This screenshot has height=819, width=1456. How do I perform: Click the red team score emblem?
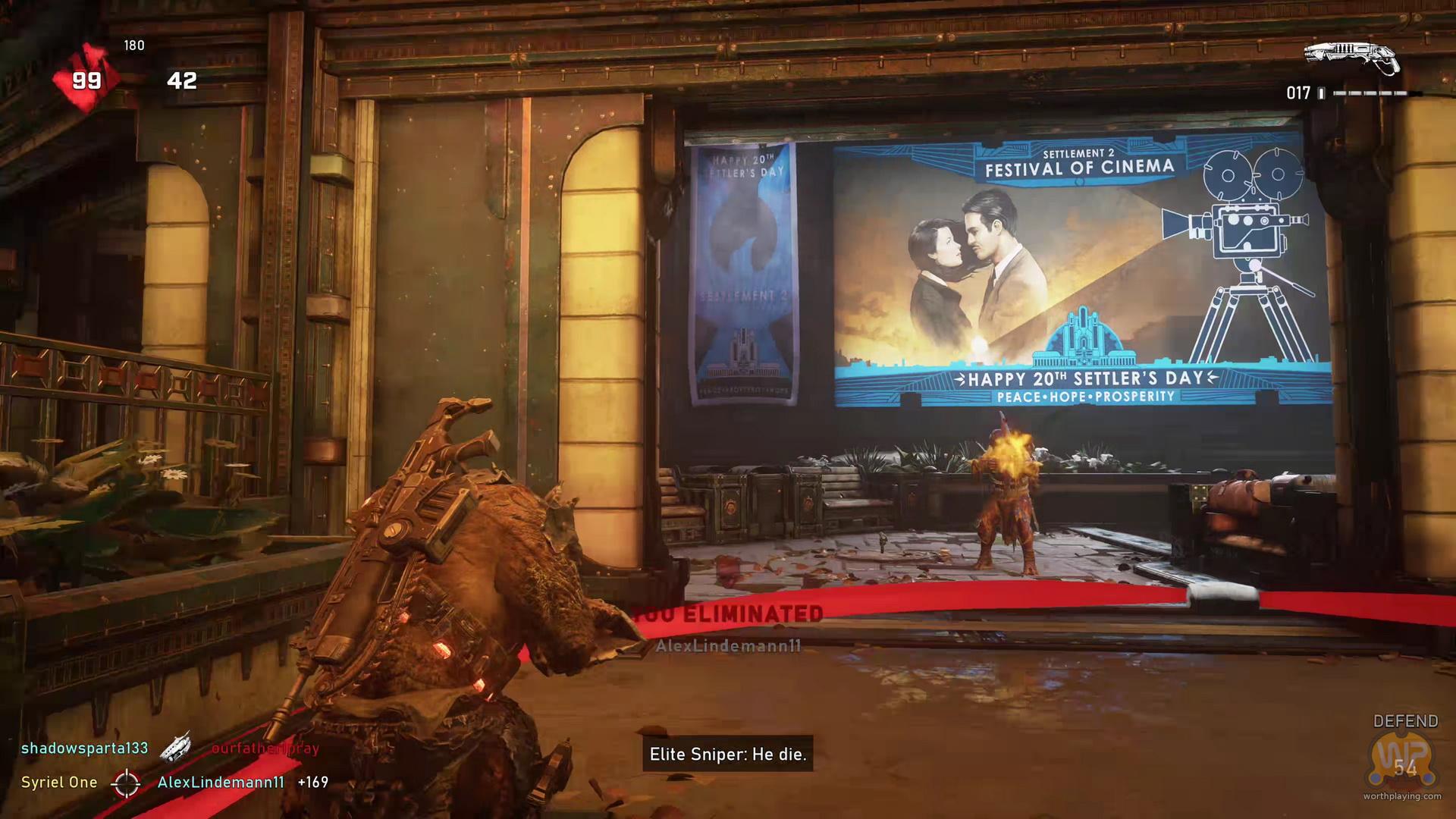(x=86, y=79)
